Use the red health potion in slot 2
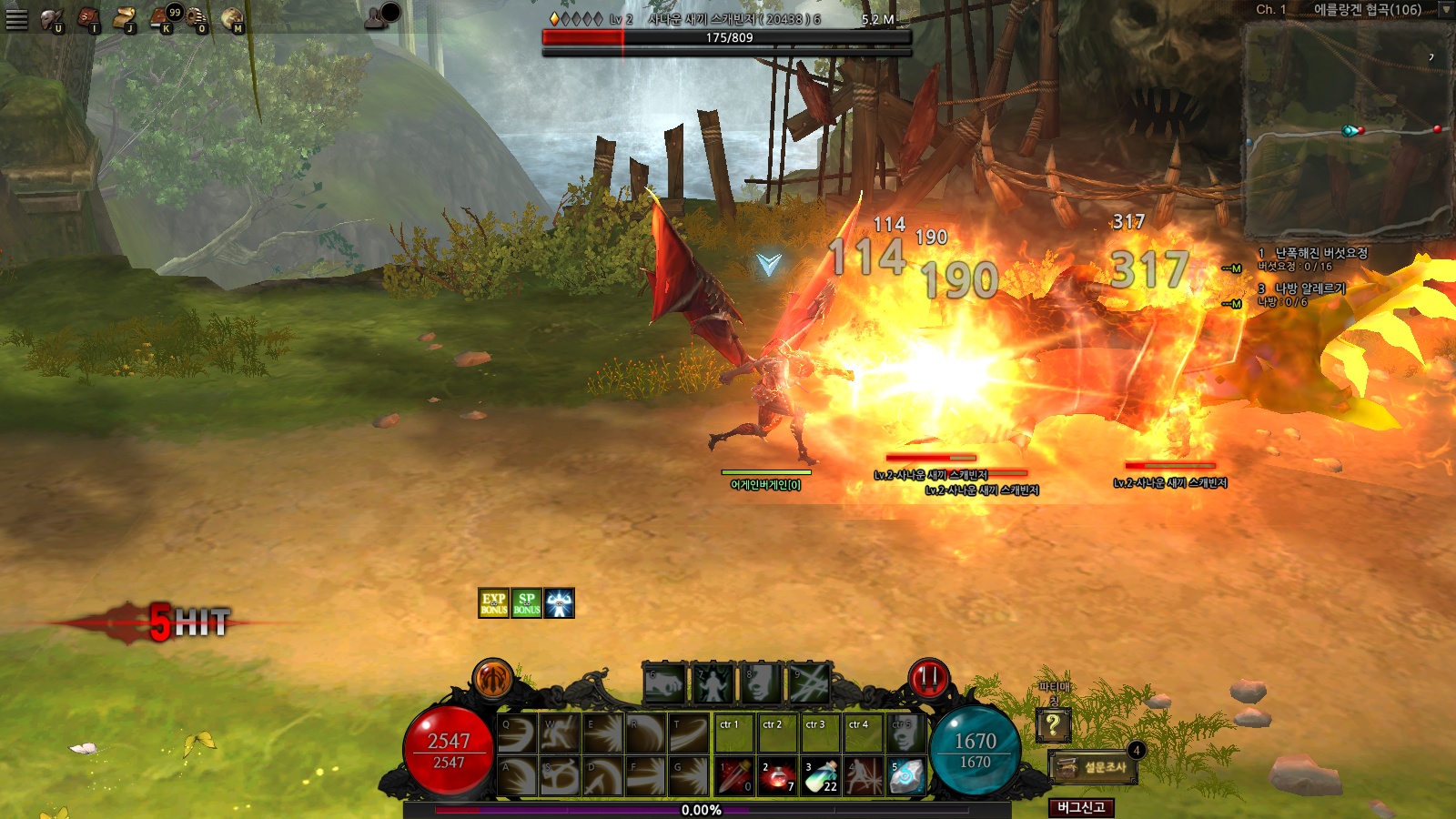 click(778, 777)
